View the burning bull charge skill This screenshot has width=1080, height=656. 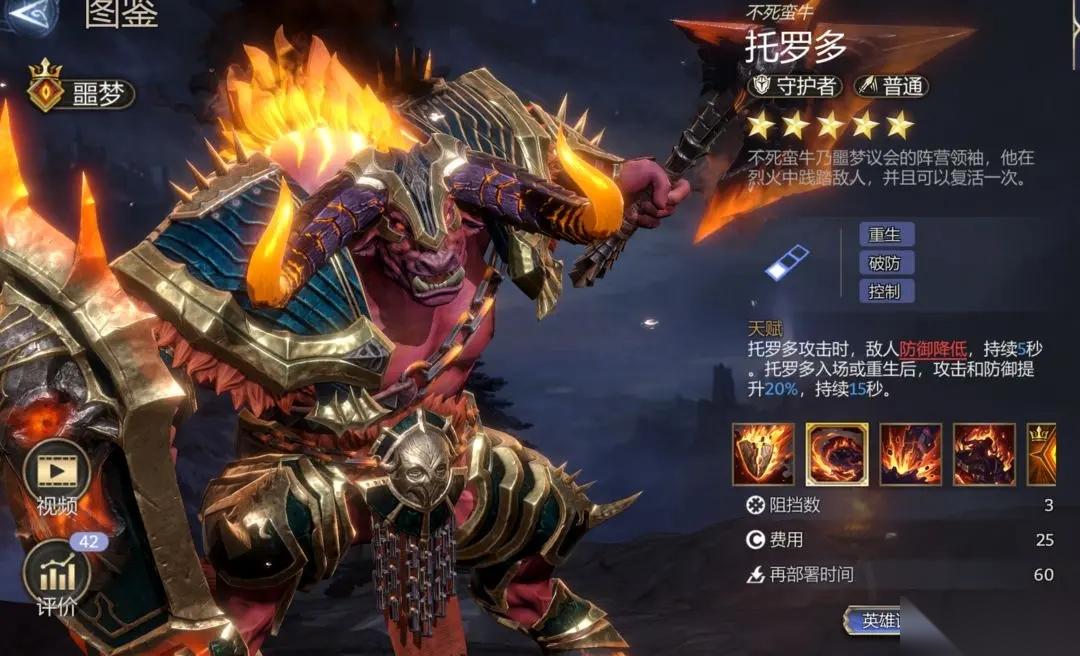tap(984, 454)
